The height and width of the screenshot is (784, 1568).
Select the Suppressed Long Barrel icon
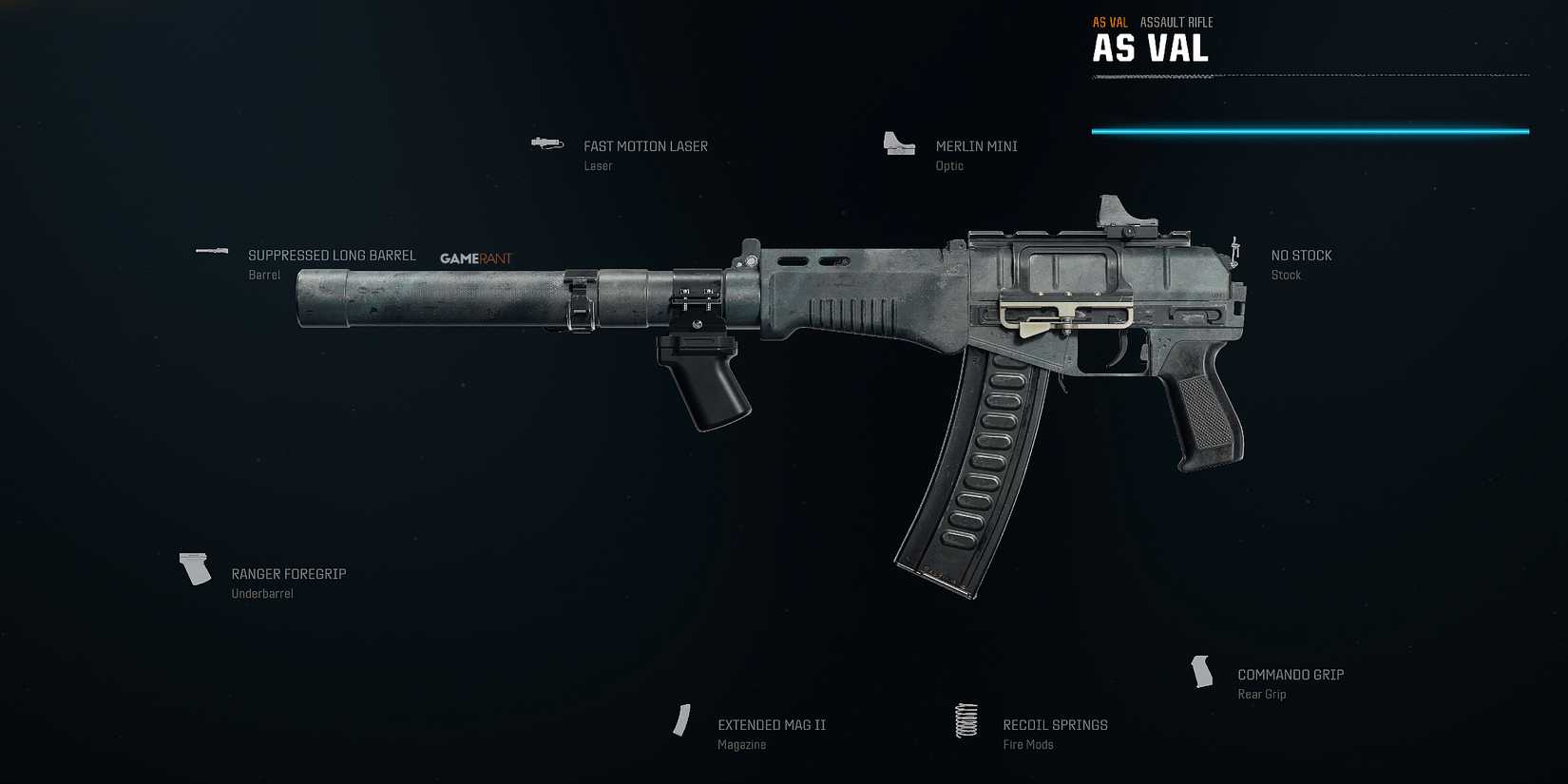(x=210, y=251)
